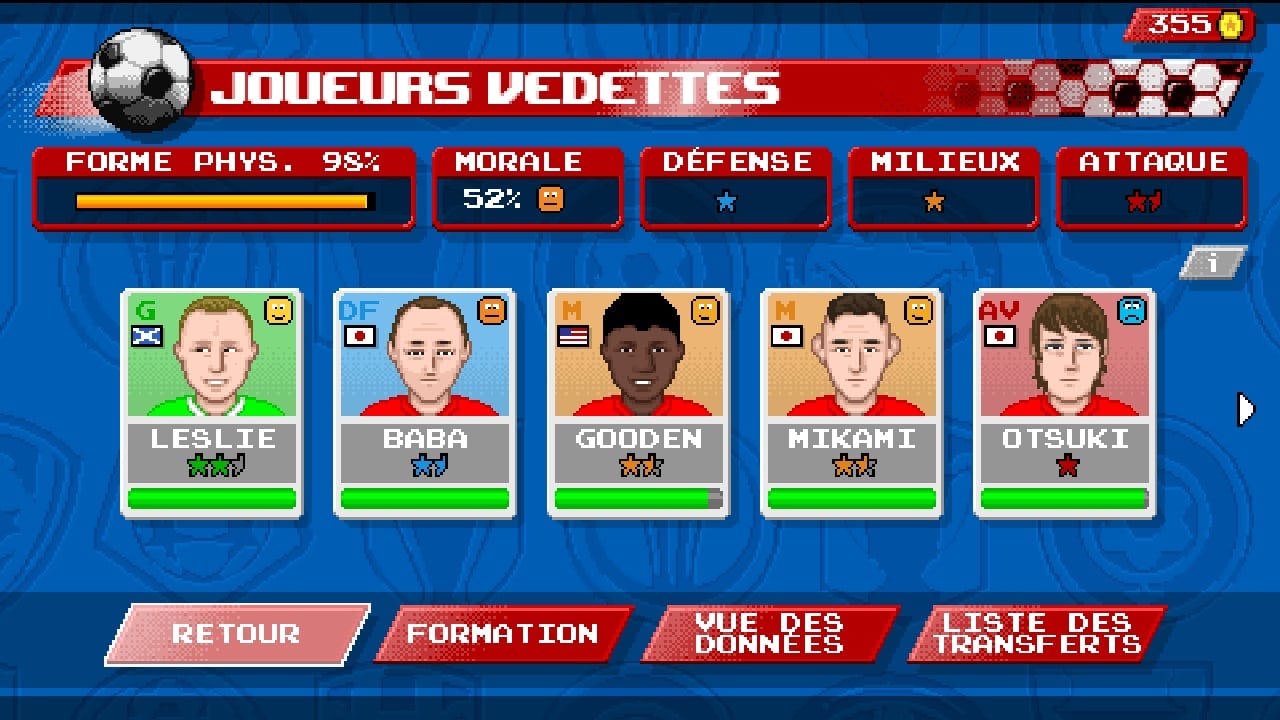Go back with the Retour button
This screenshot has width=1280, height=720.
point(236,634)
